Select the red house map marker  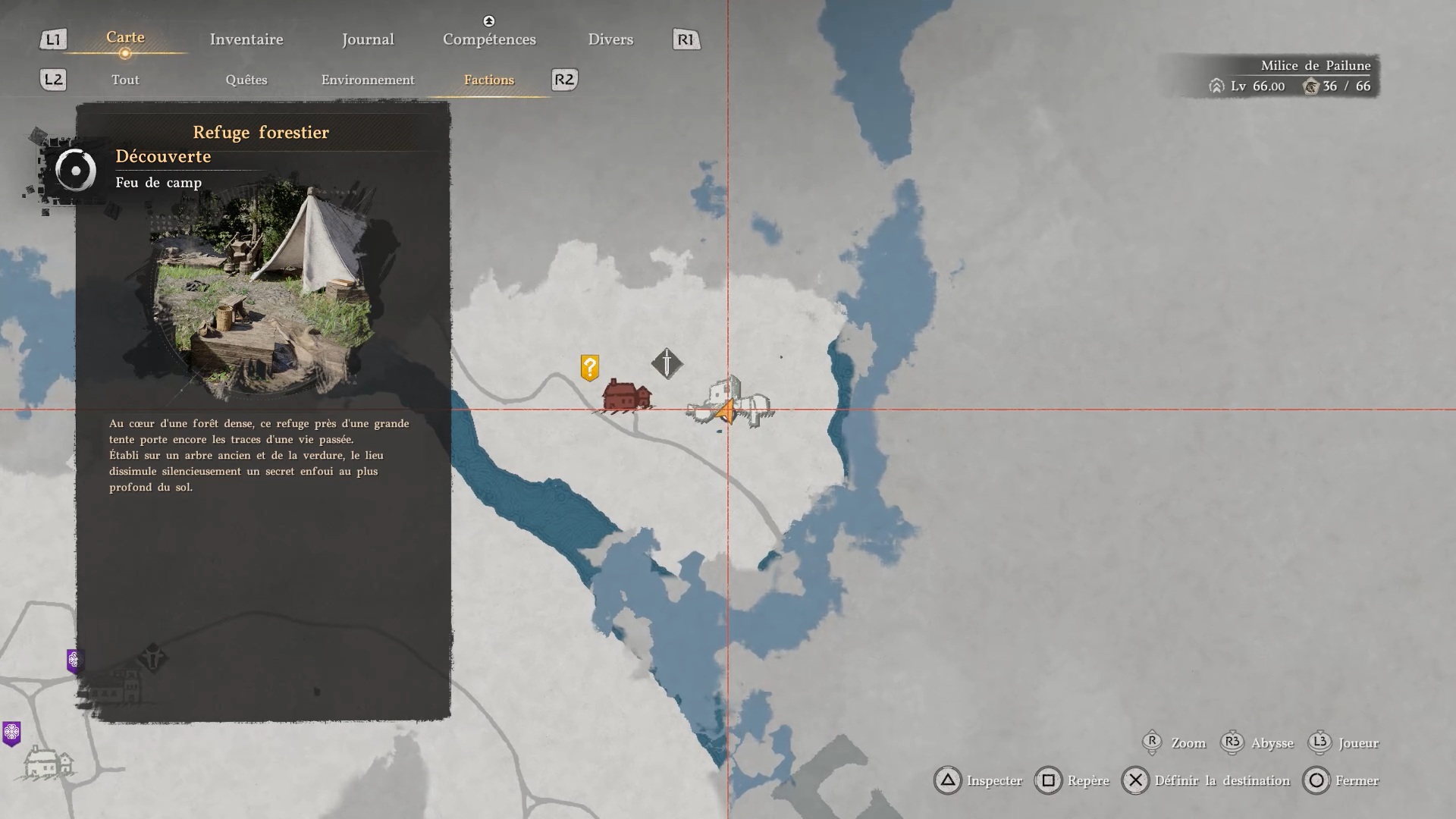tap(626, 395)
